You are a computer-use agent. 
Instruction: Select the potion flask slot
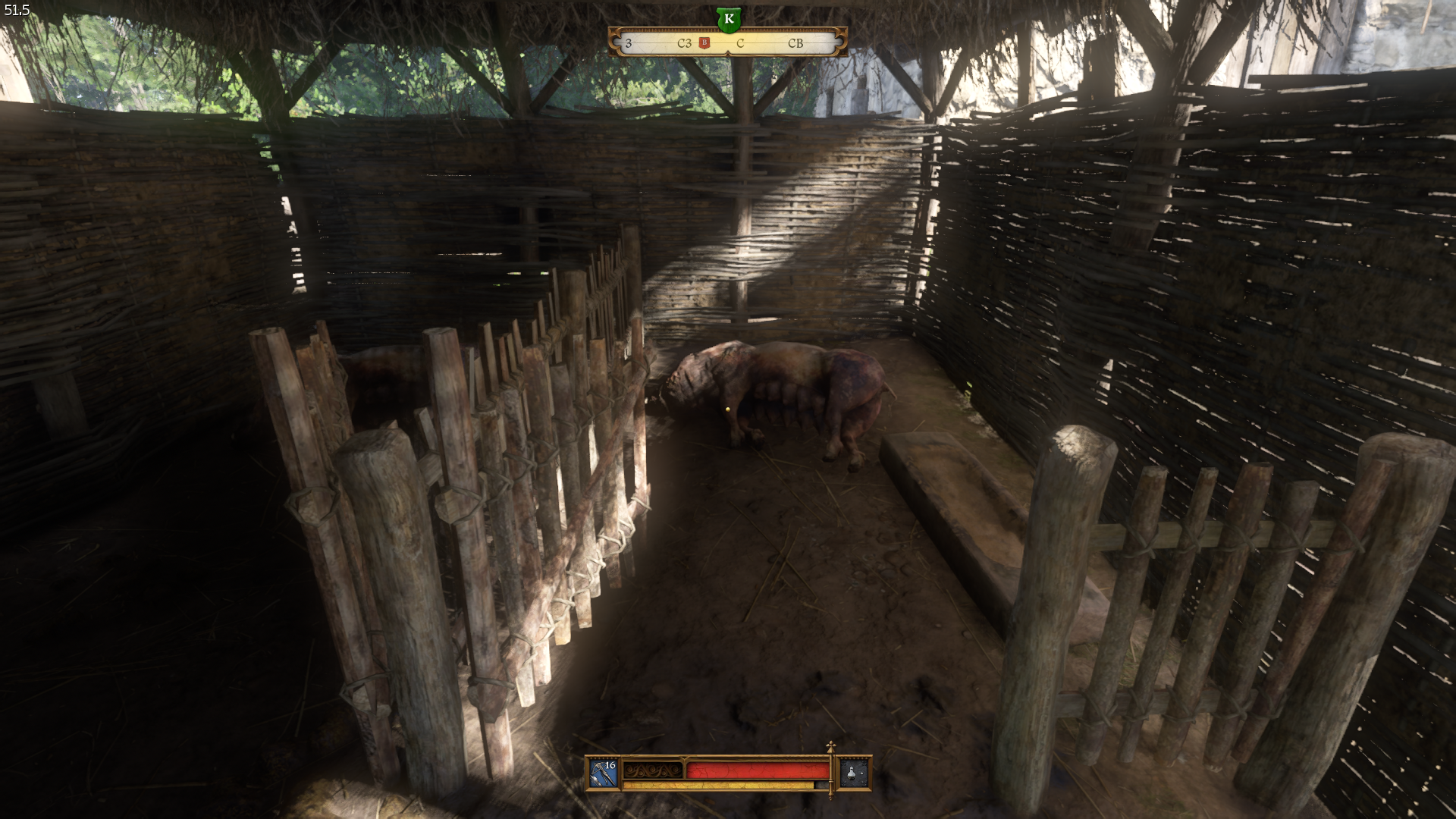pos(853,773)
